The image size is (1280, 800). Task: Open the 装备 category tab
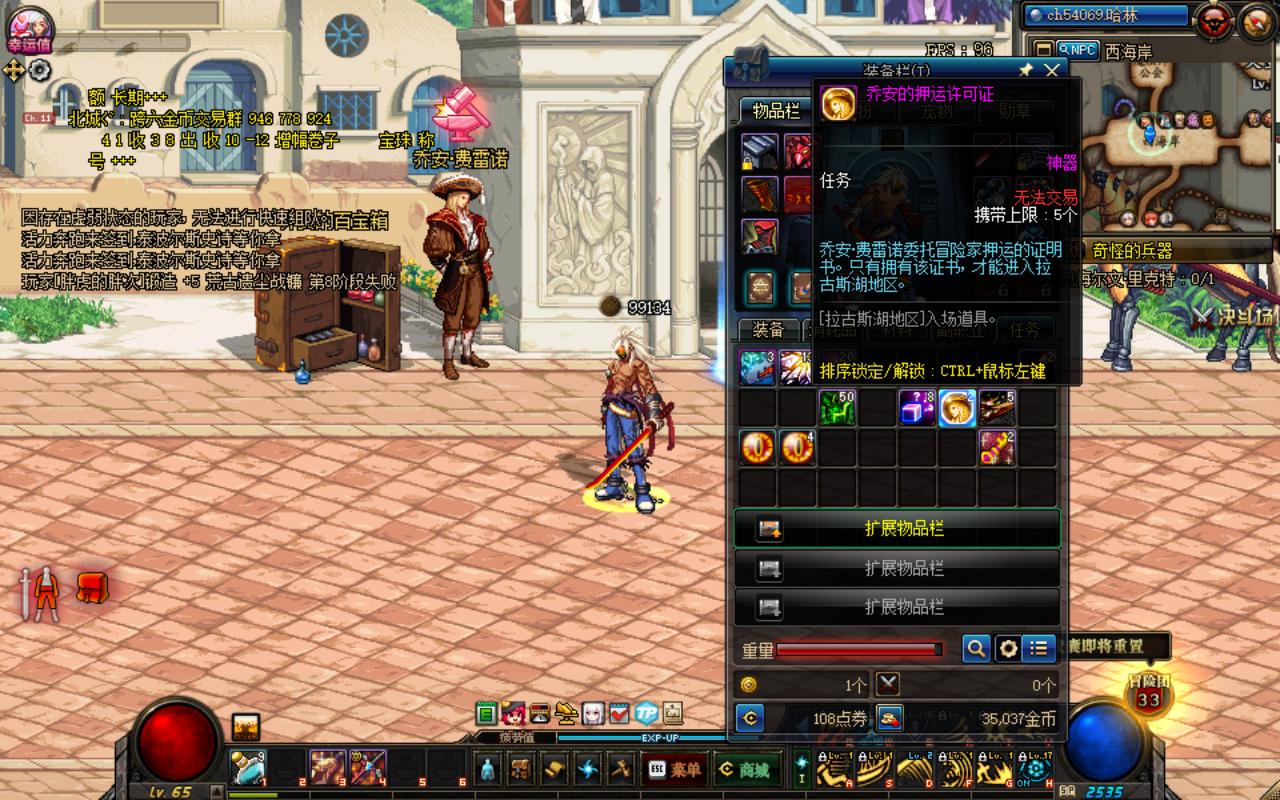pos(768,329)
